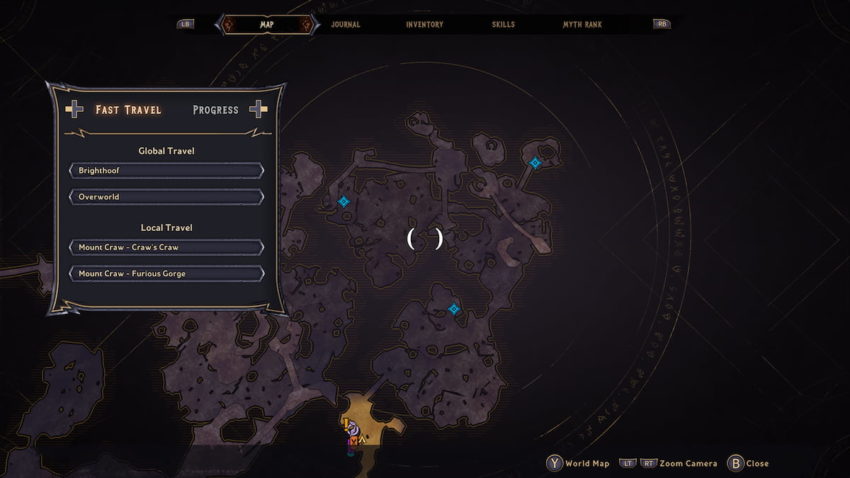
Task: Fast travel to Brighthoof
Action: (x=166, y=171)
